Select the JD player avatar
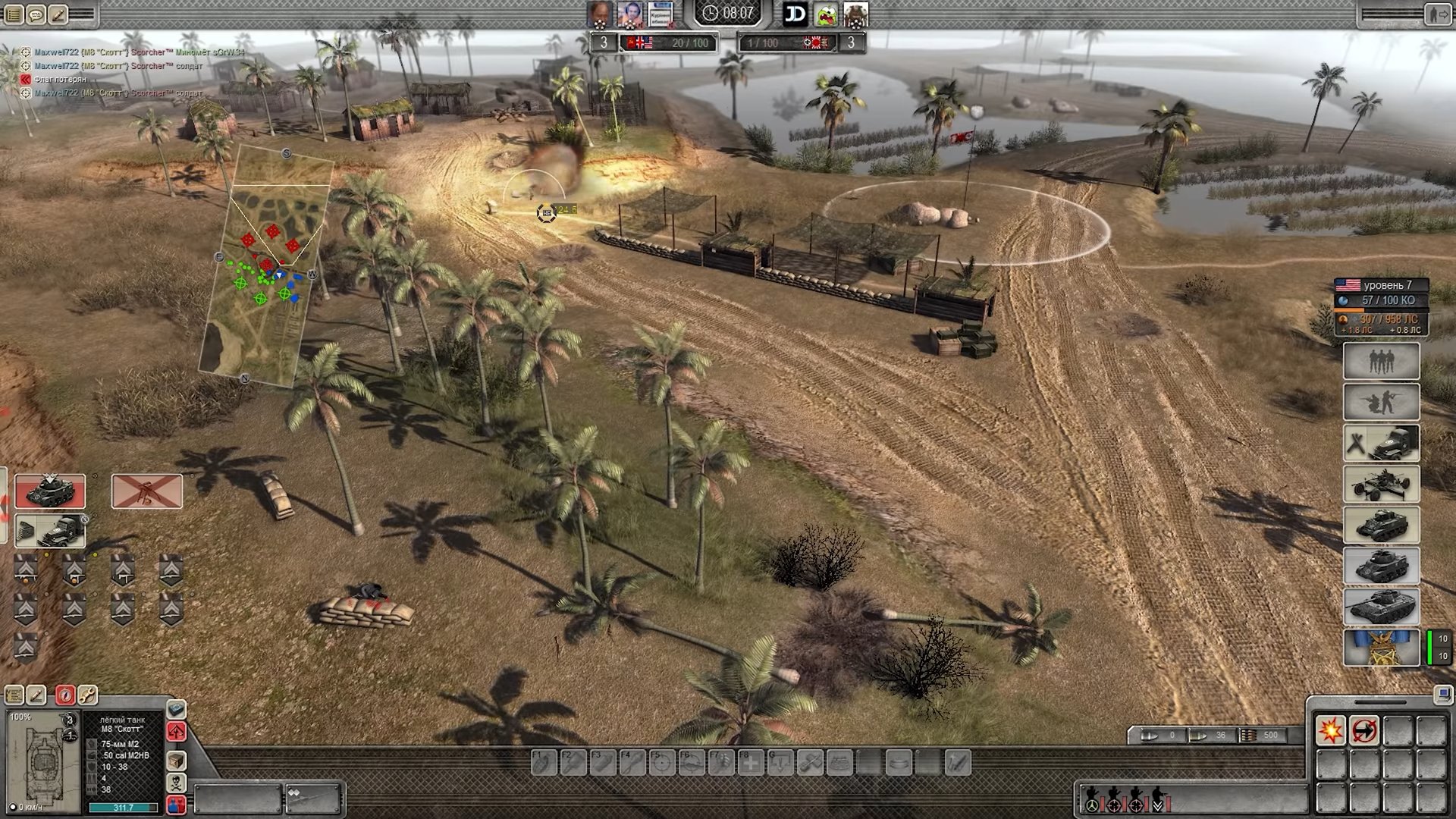The image size is (1456, 819). [795, 14]
